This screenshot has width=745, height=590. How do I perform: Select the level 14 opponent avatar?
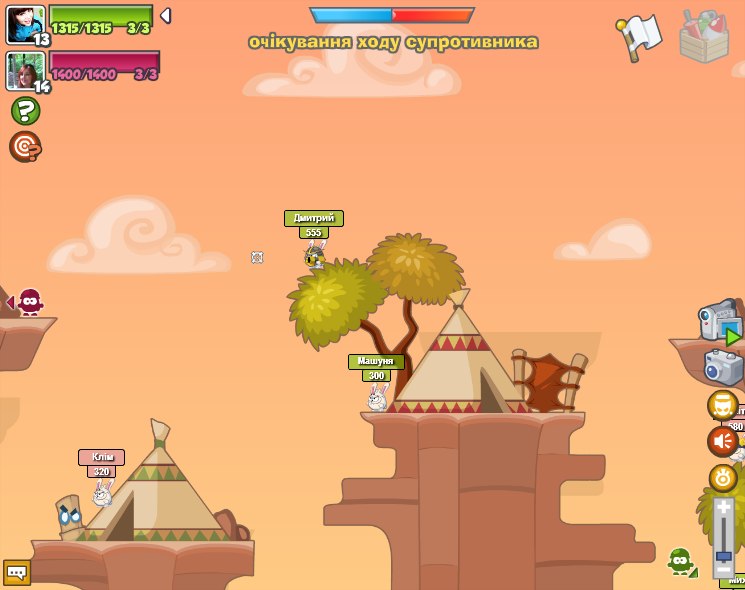(x=24, y=70)
